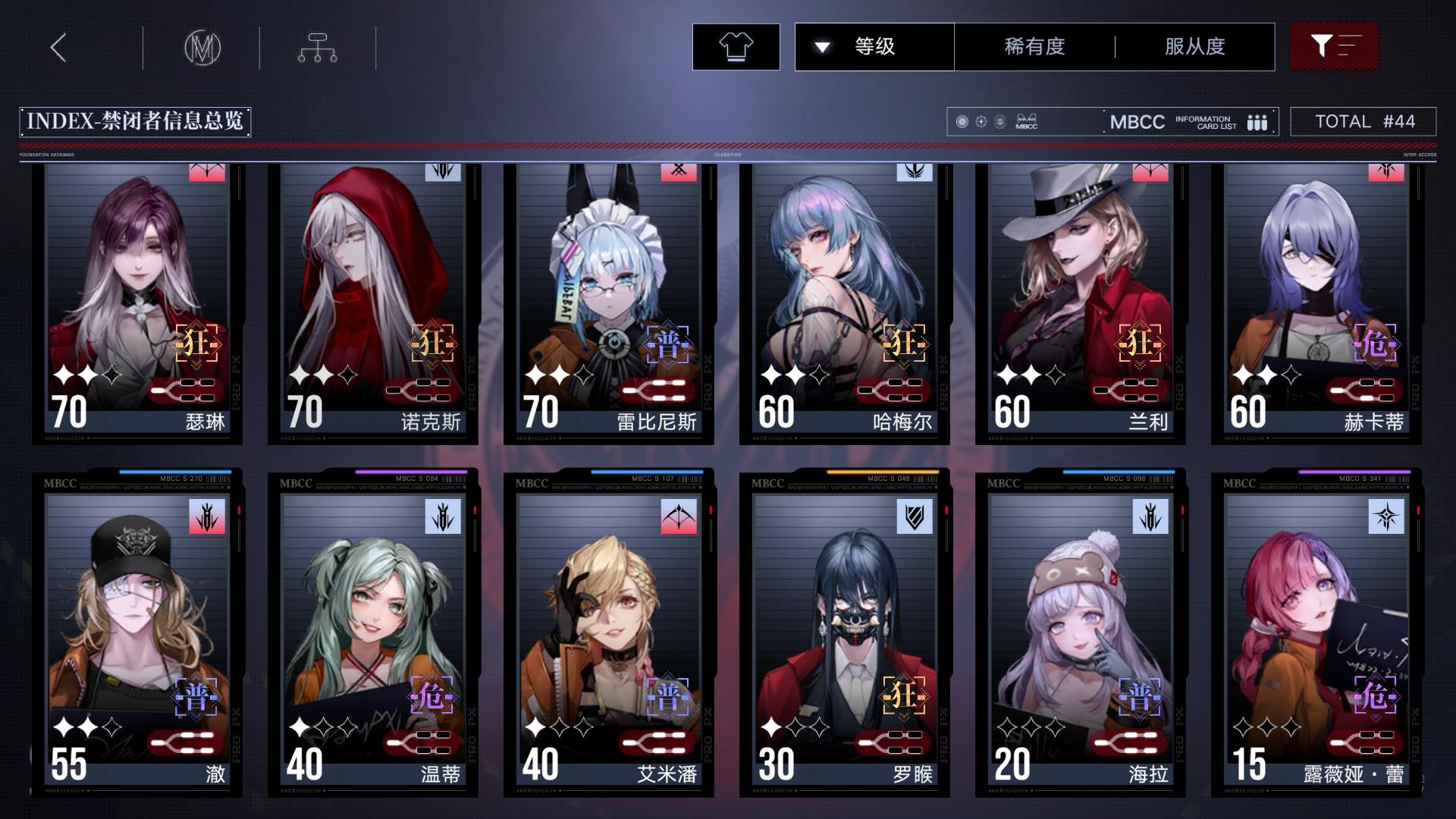Screen dimensions: 1456x819
Task: Click the crossed-weapons icon on 雷比尼斯's card
Action: [x=677, y=172]
